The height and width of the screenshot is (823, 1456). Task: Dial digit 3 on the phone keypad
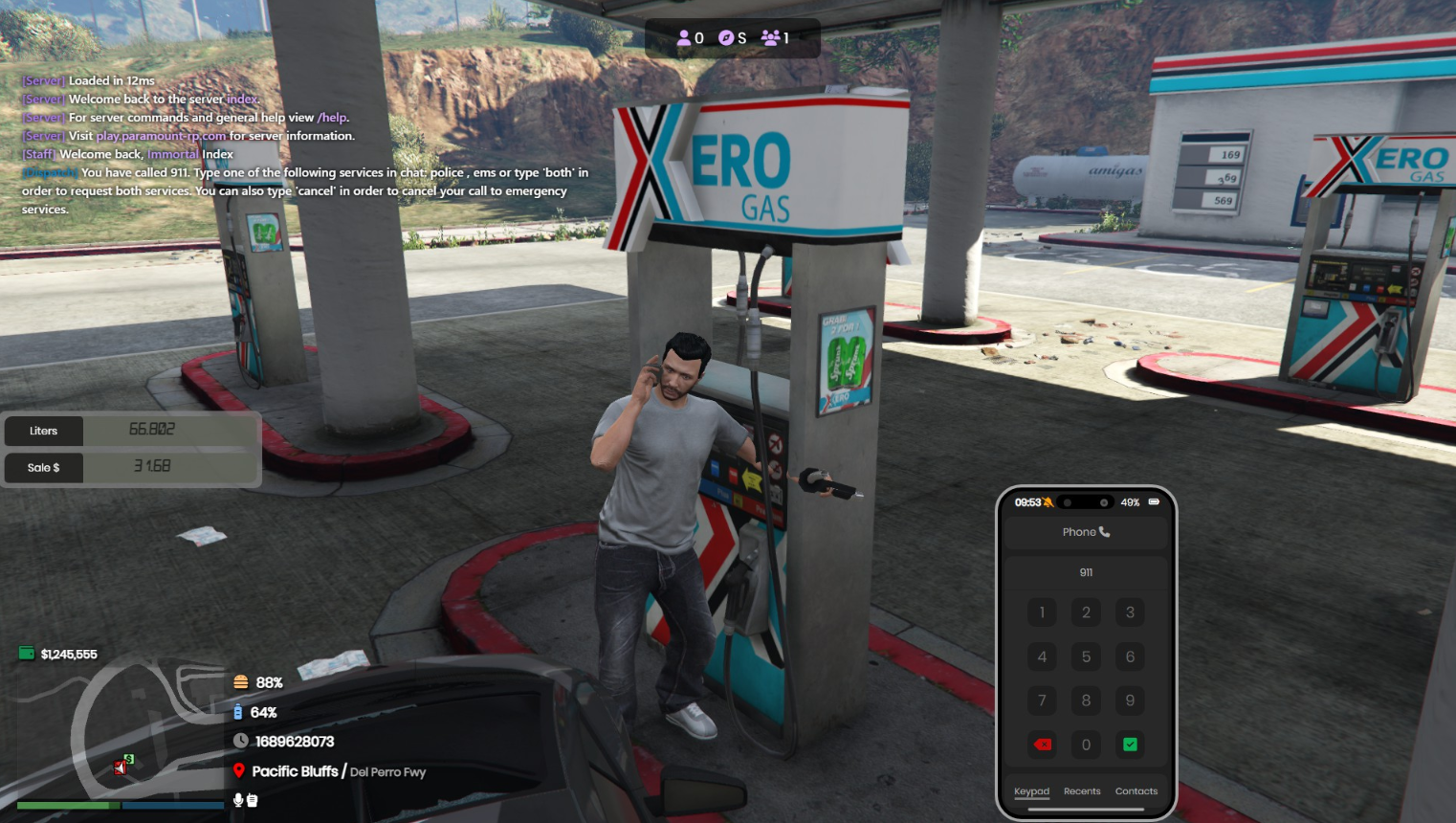coord(1130,612)
